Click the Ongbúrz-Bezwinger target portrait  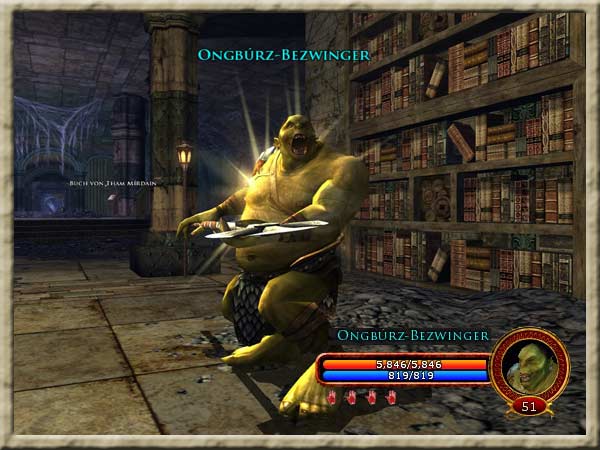(529, 365)
